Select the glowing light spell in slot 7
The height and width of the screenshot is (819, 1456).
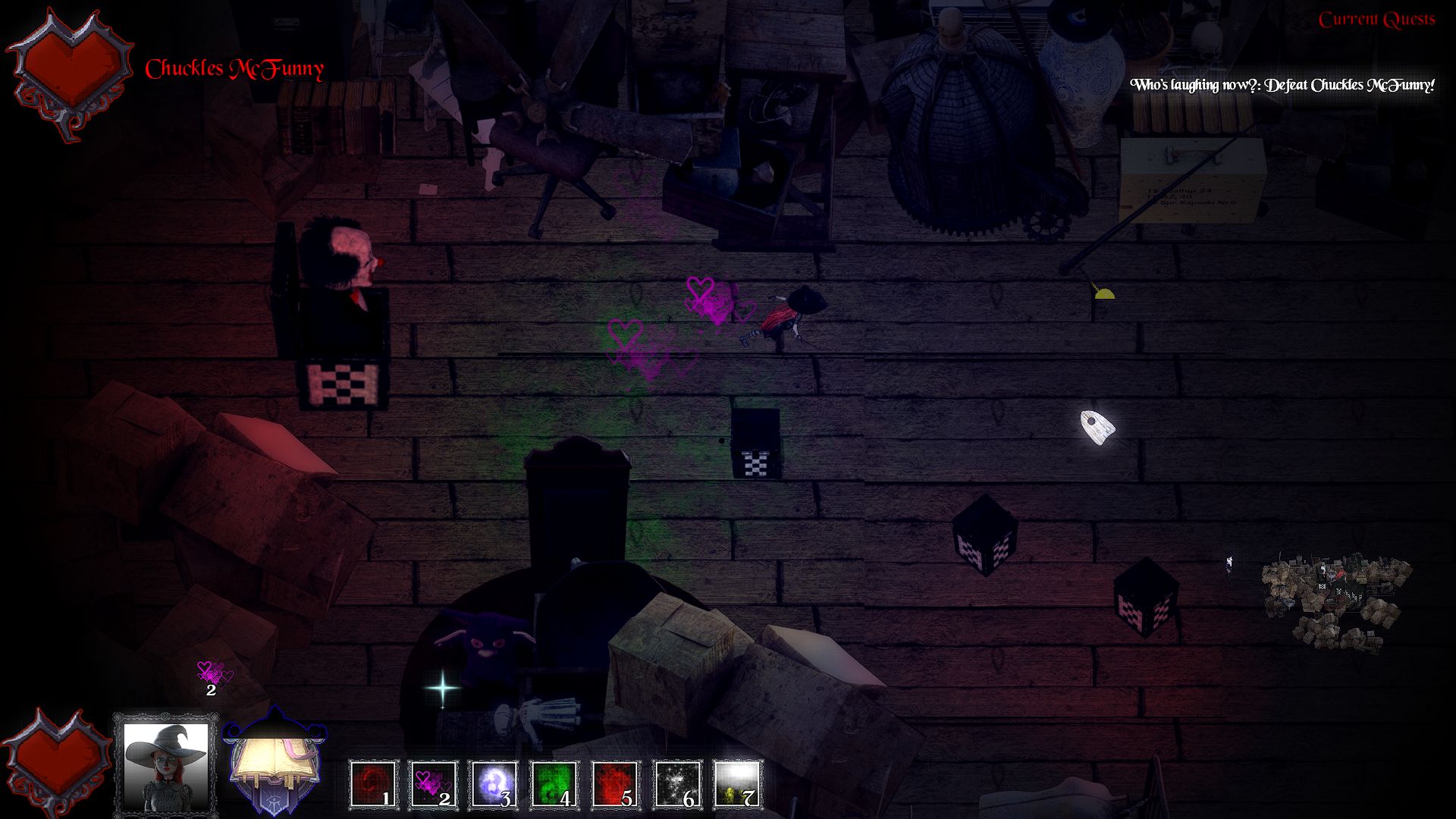tap(737, 784)
